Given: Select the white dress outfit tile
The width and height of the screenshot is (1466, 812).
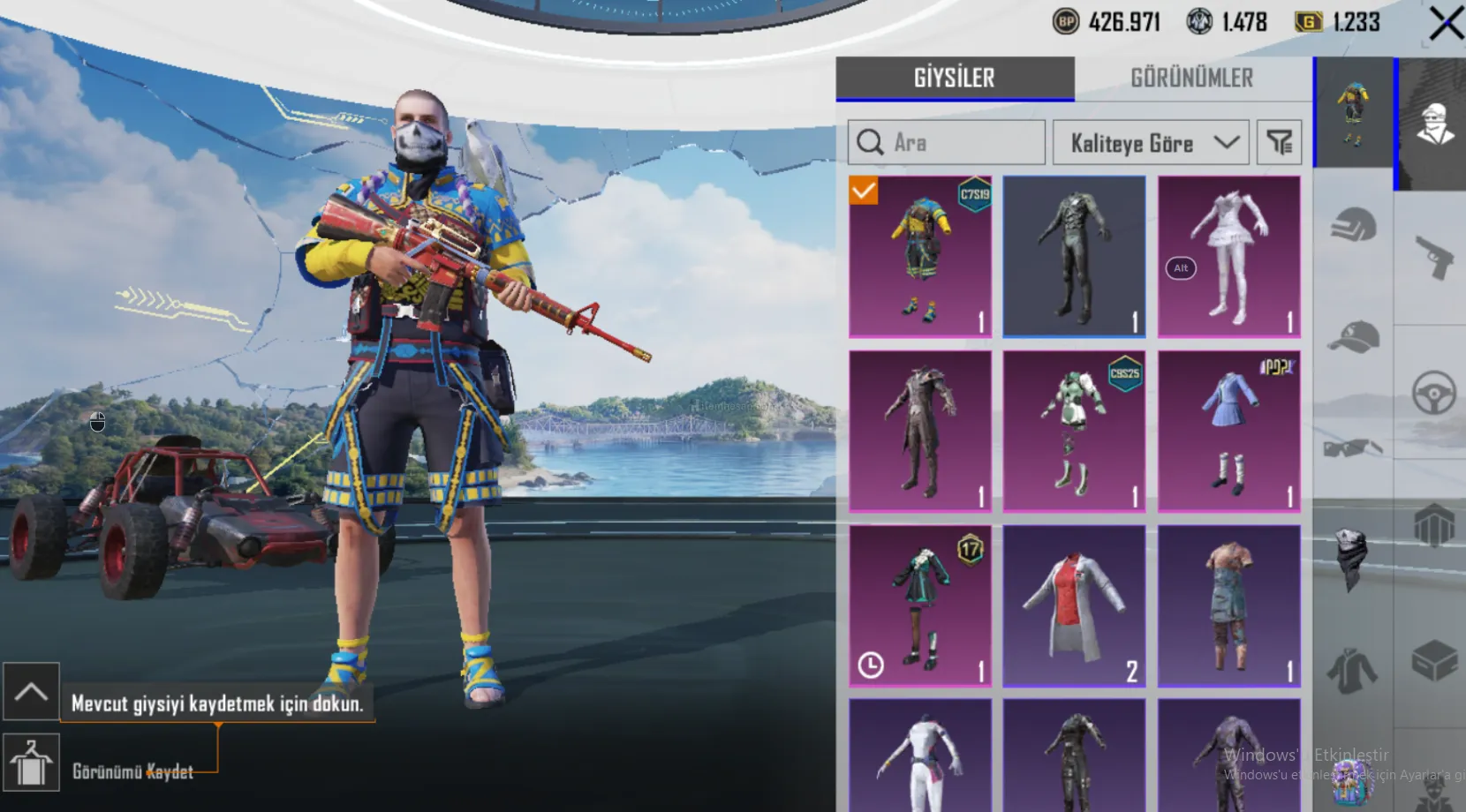Looking at the screenshot, I should 1228,256.
